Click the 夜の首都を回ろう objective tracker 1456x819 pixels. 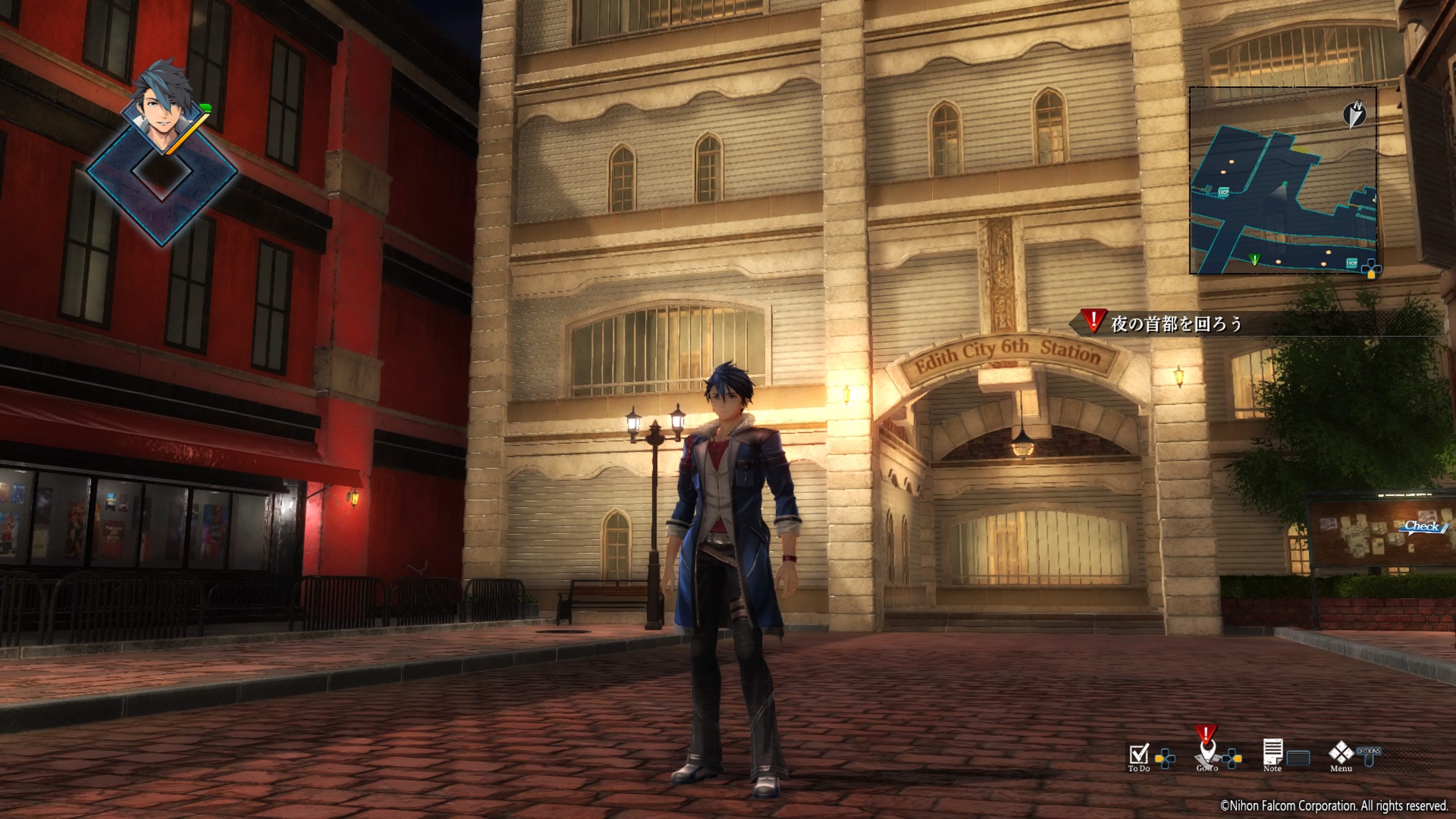[1176, 324]
